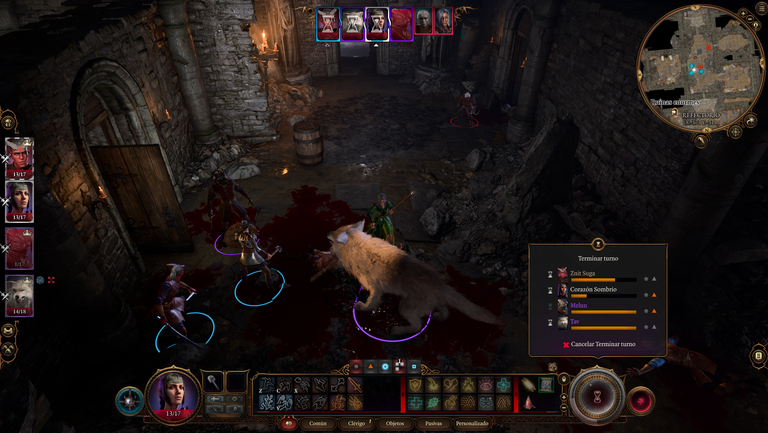The width and height of the screenshot is (768, 433).
Task: Click the compass icon beside character portrait
Action: point(129,400)
